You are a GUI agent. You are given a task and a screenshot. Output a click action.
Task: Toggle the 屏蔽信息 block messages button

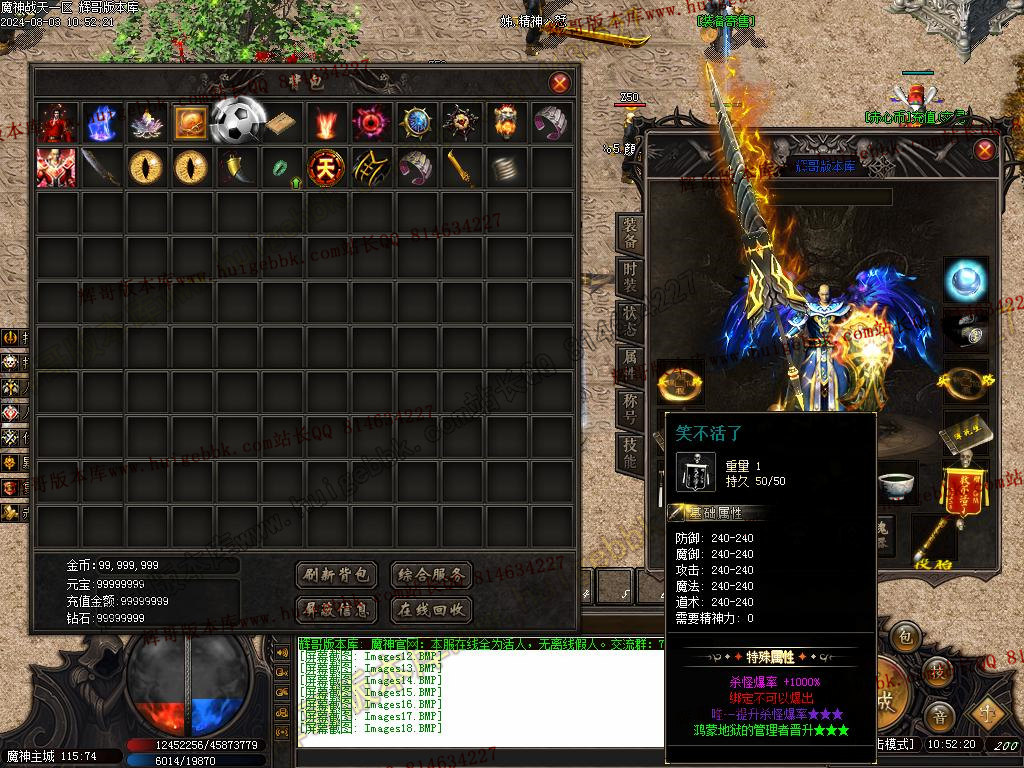[337, 609]
